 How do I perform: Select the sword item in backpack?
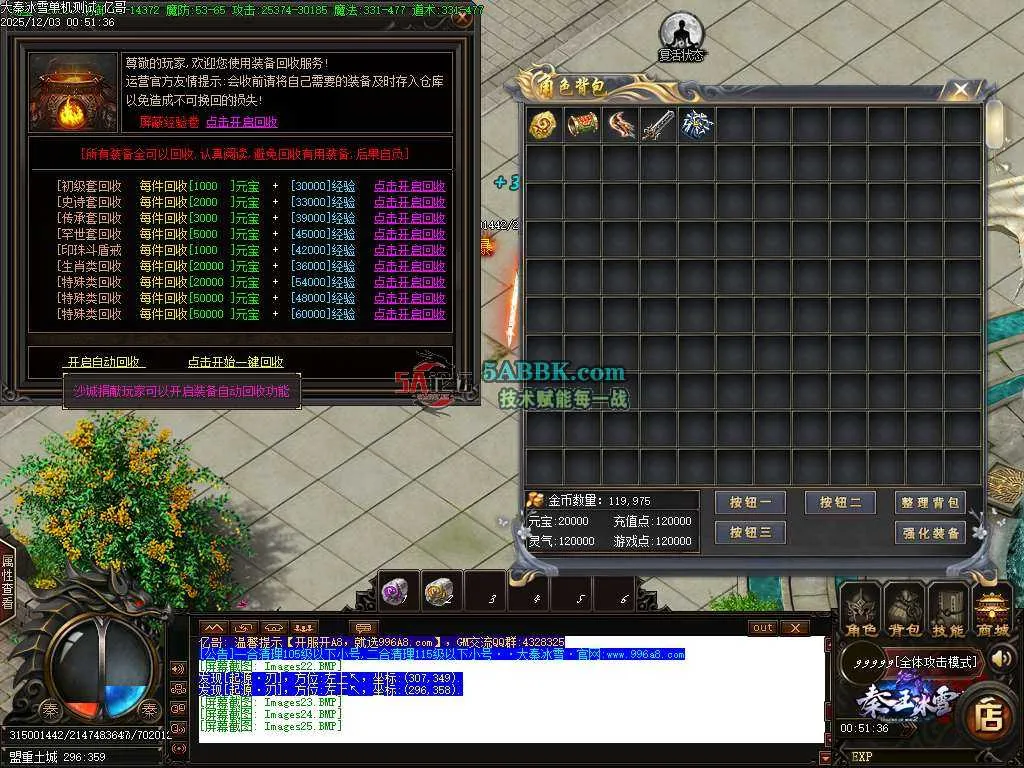658,125
